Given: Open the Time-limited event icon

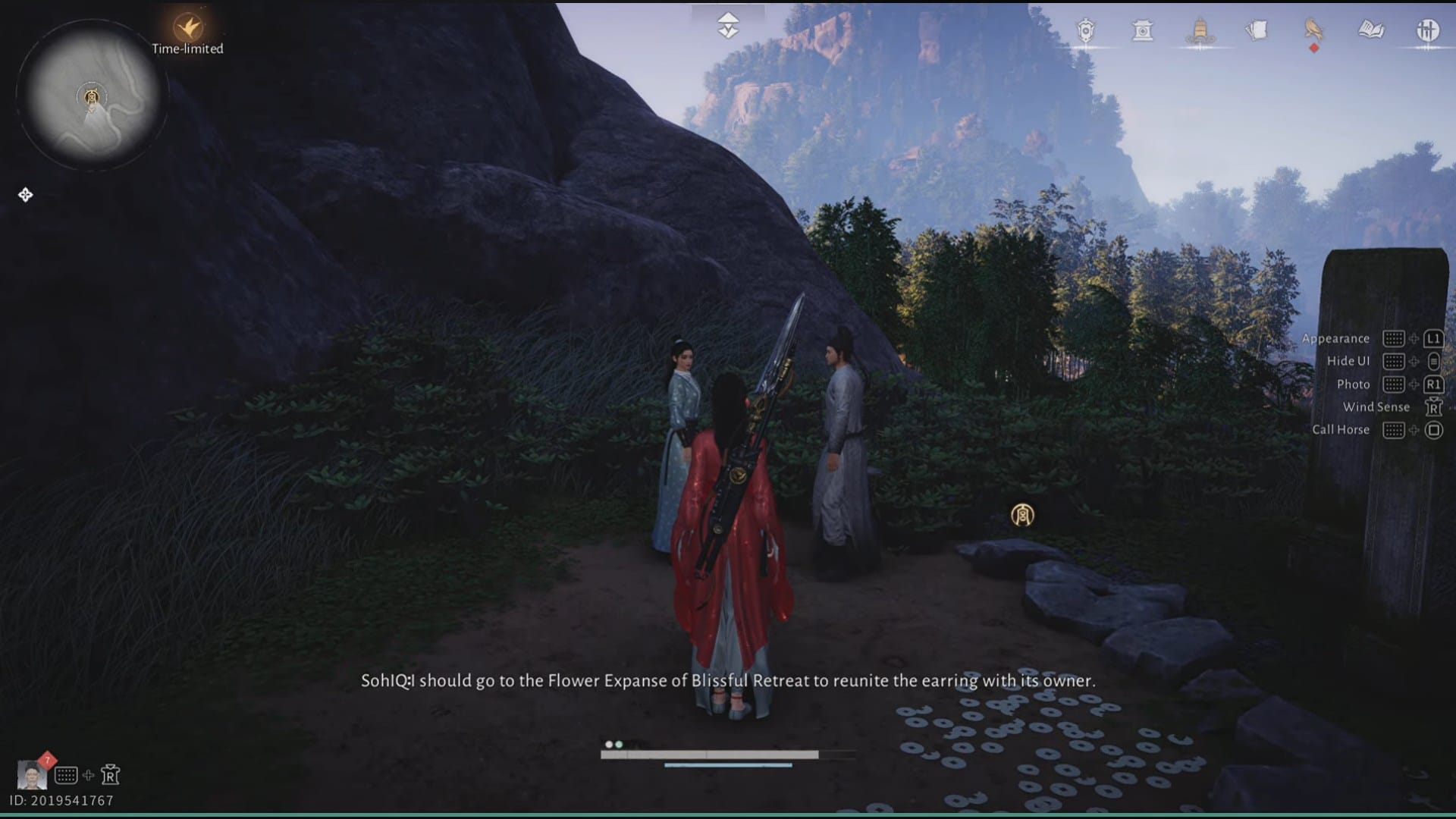Looking at the screenshot, I should pyautogui.click(x=187, y=28).
